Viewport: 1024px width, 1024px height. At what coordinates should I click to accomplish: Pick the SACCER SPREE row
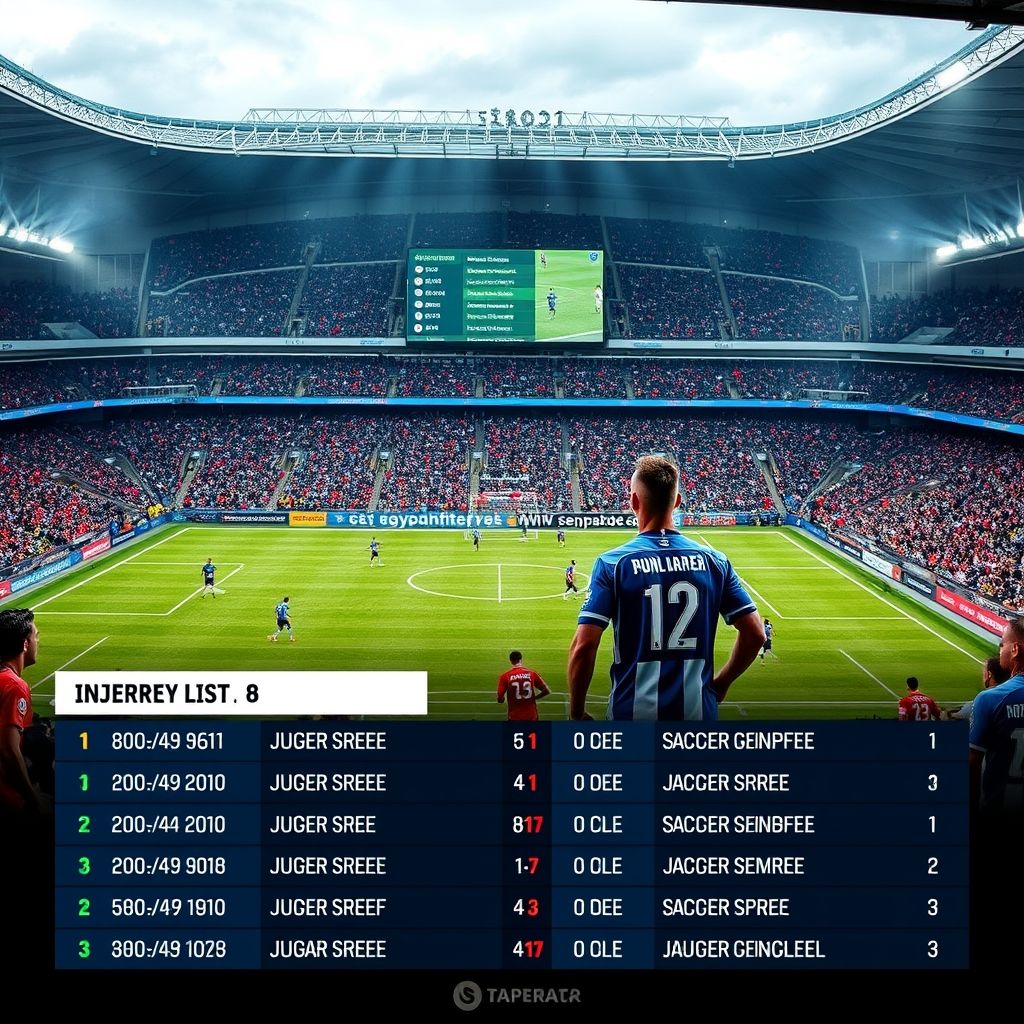point(726,908)
